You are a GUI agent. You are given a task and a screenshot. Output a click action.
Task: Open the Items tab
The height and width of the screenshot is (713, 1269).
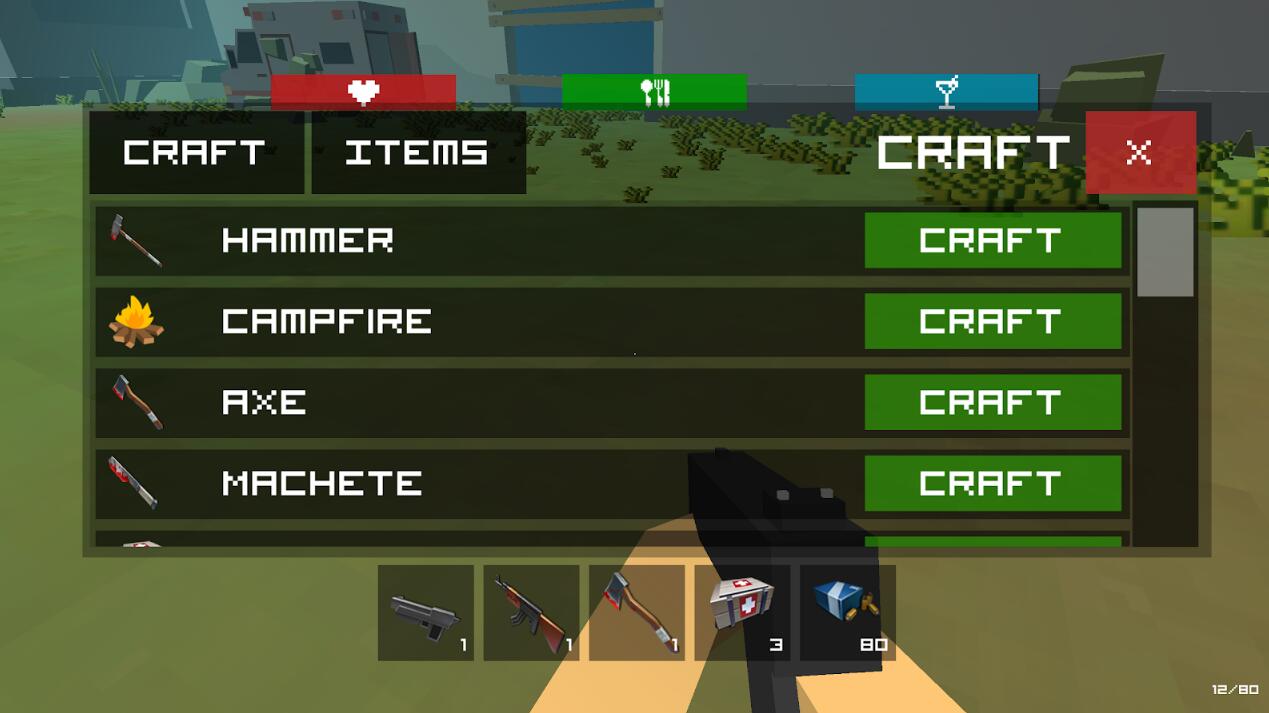[x=418, y=152]
